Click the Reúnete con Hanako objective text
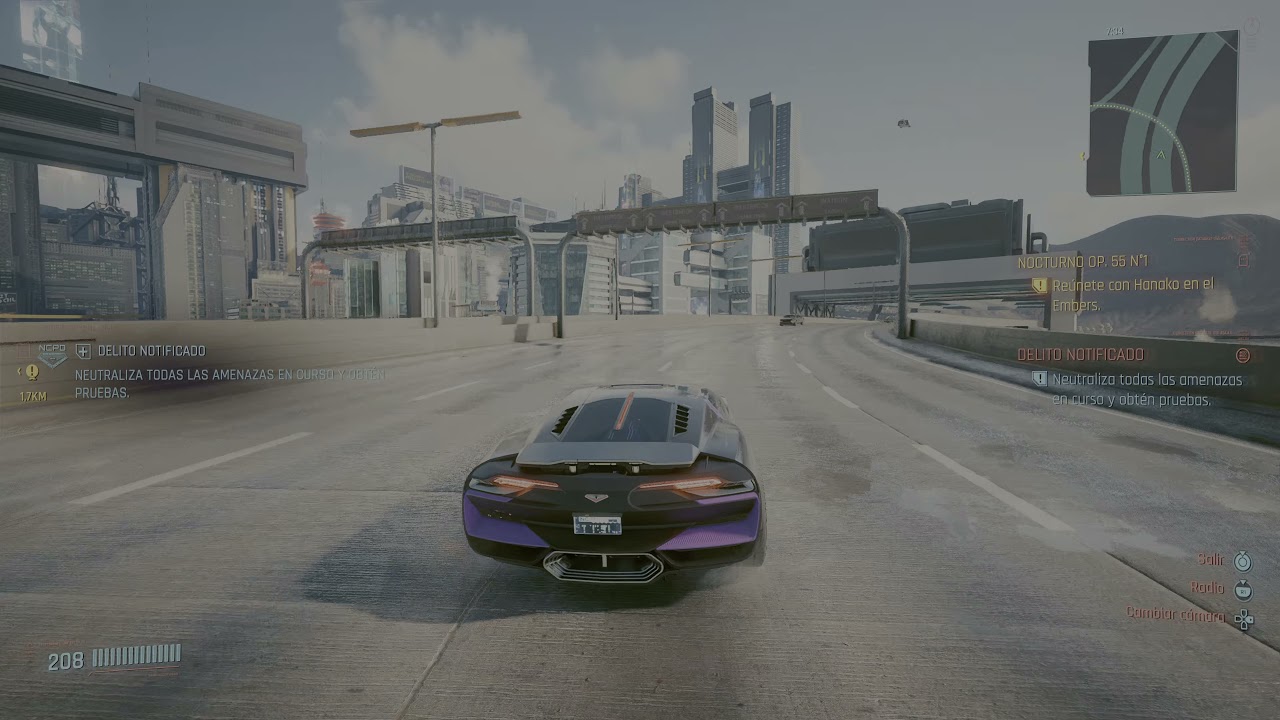Screen dimensions: 1280x720 click(x=1135, y=287)
